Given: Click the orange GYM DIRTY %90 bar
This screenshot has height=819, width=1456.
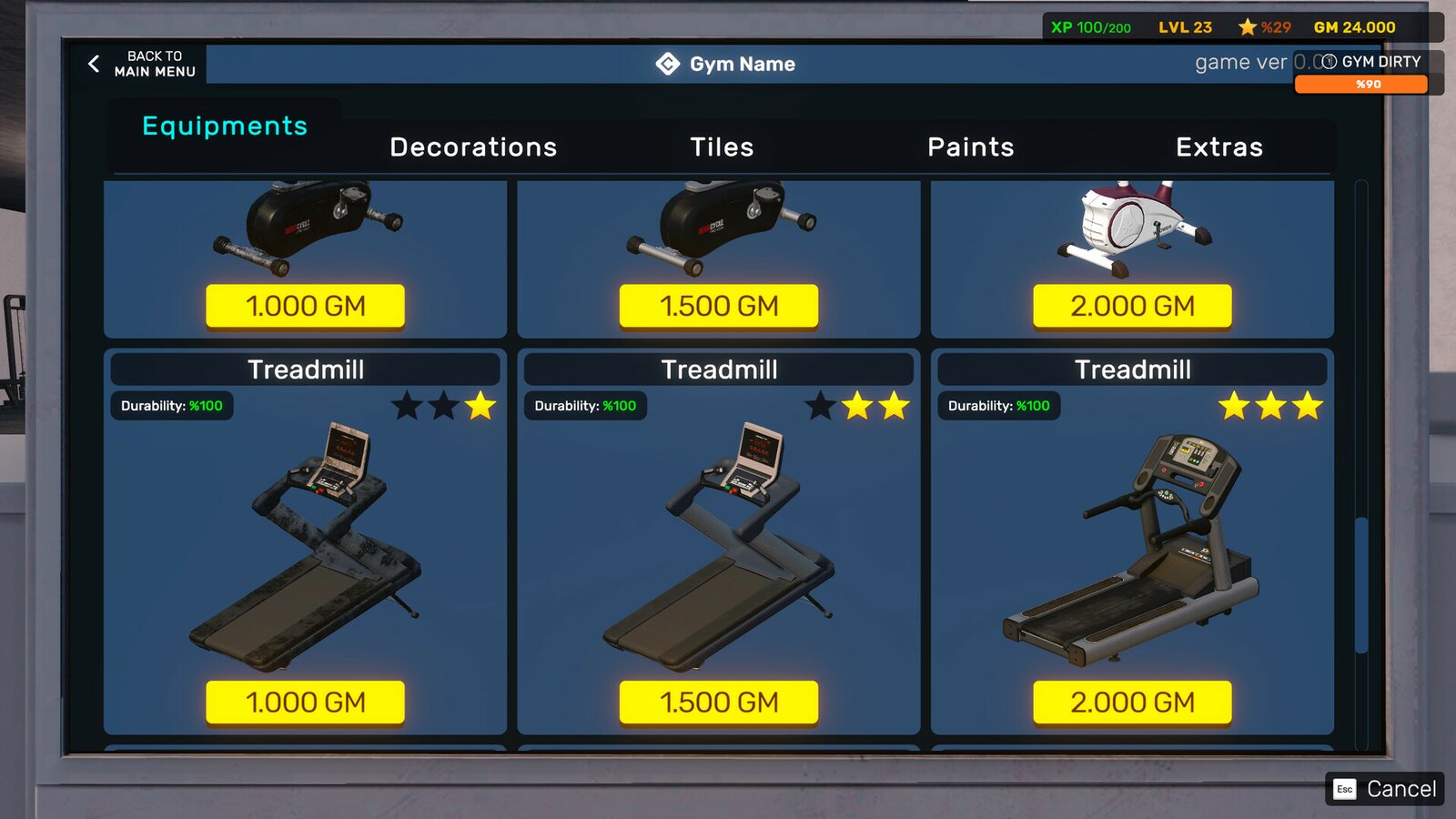Looking at the screenshot, I should coord(1362,84).
